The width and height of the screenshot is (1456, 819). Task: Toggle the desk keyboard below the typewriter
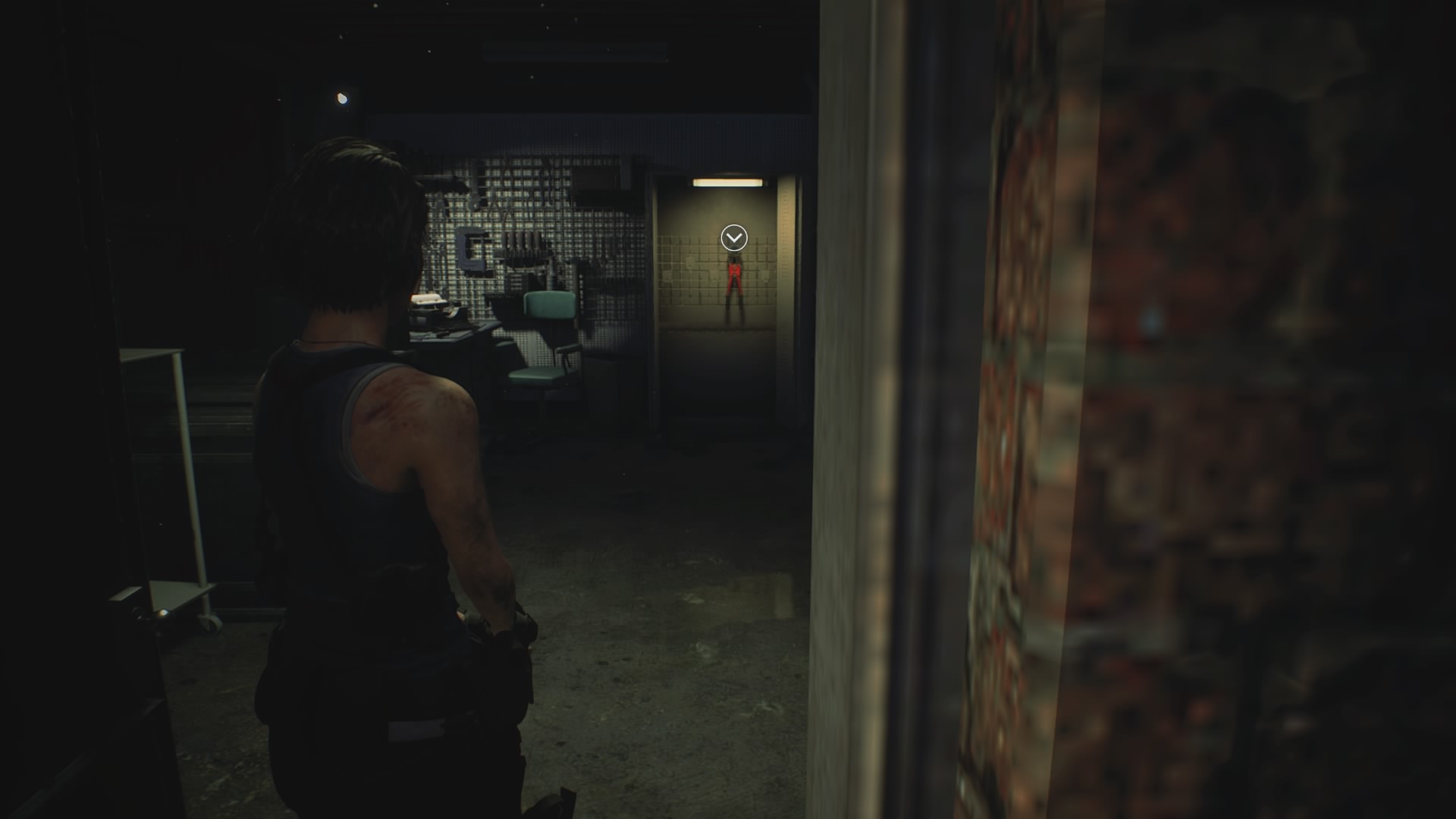[453, 330]
